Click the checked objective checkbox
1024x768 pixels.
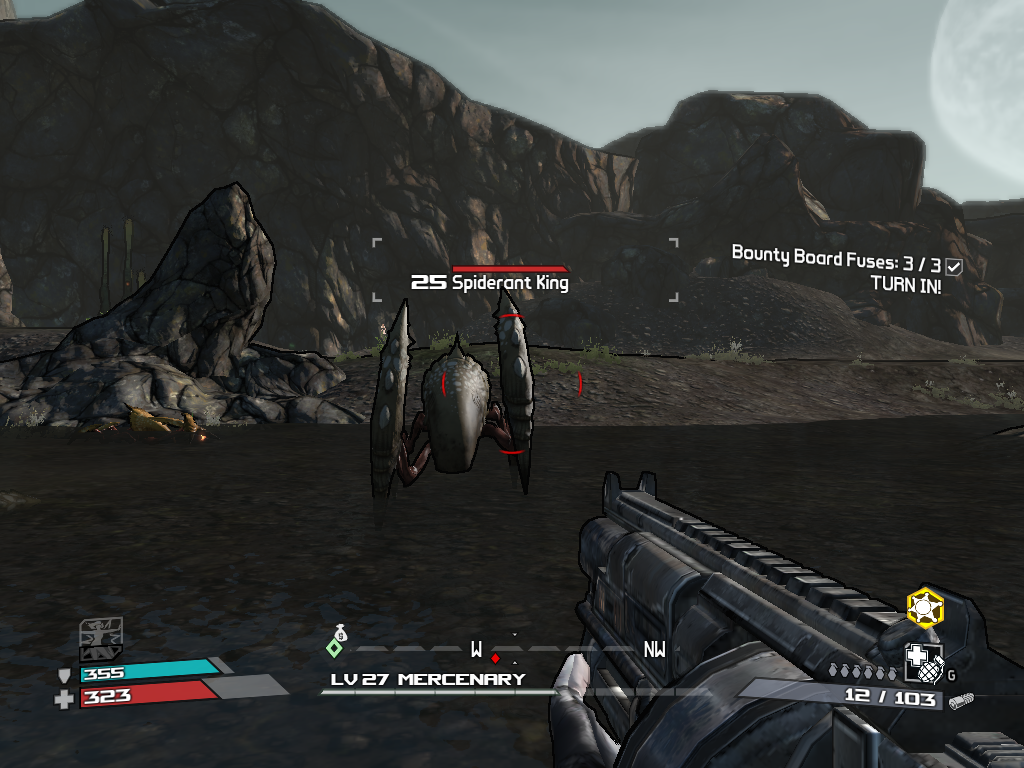coord(954,267)
